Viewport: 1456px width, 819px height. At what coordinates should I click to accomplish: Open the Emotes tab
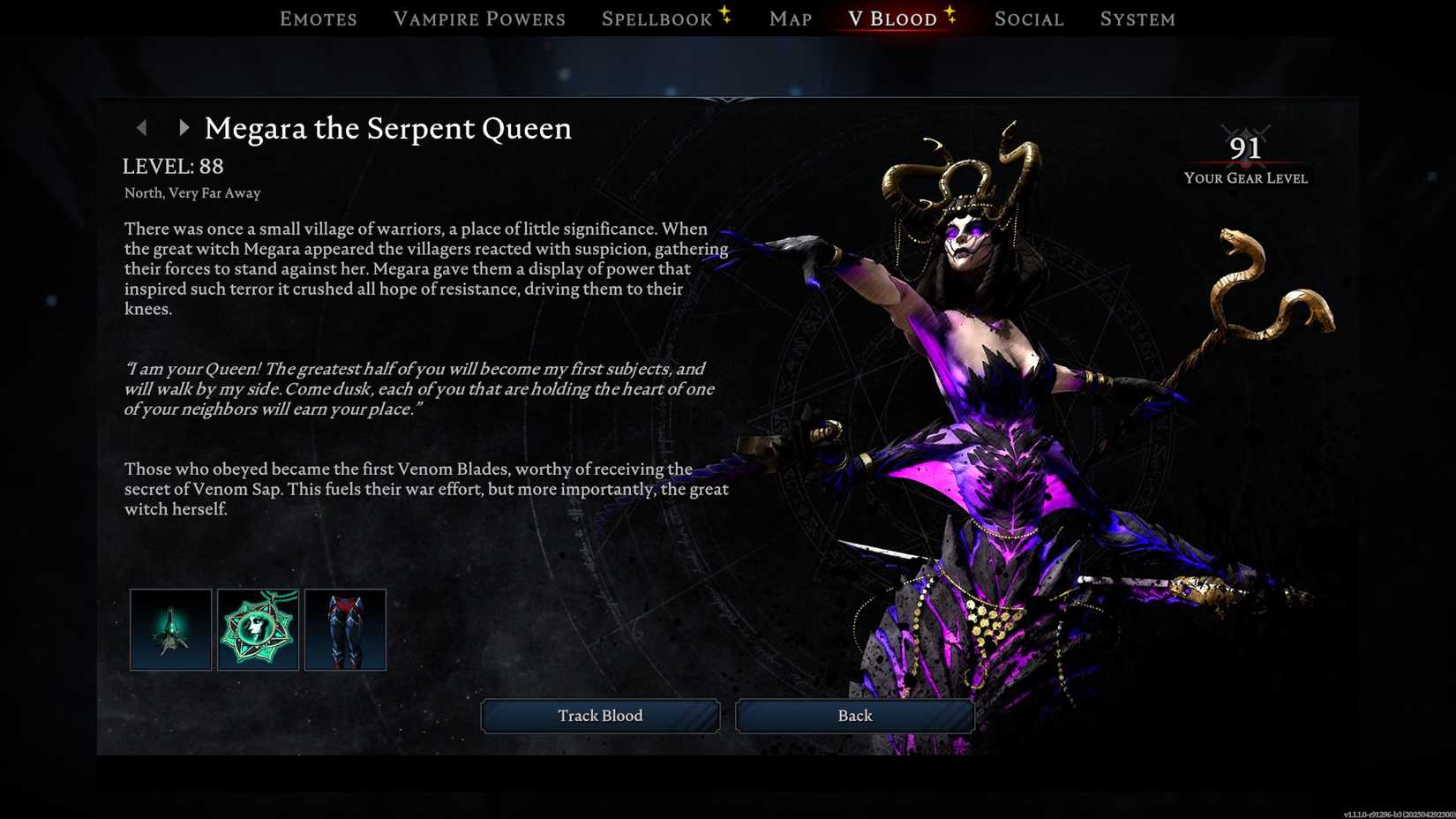pos(318,19)
